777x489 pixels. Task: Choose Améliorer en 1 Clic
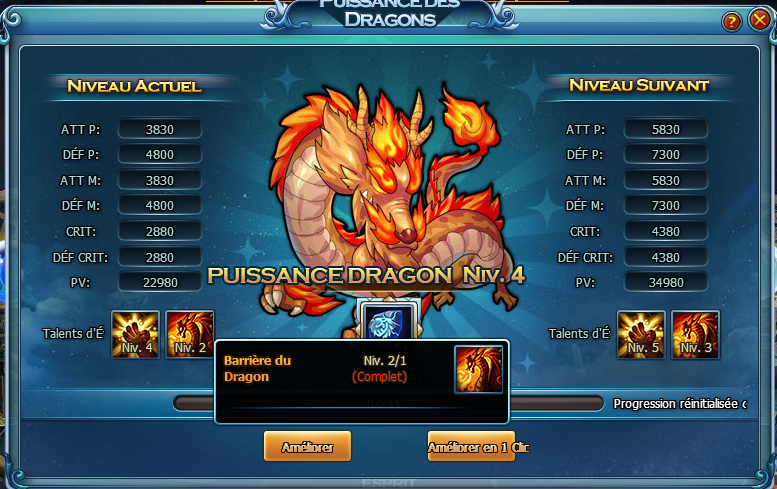coord(471,446)
